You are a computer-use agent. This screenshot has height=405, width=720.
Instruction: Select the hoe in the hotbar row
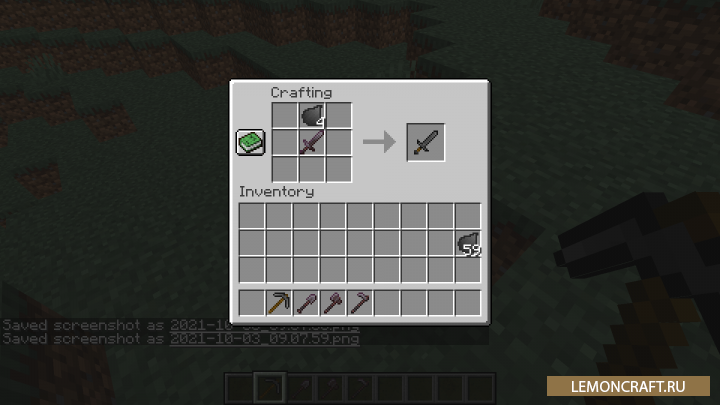[360, 302]
